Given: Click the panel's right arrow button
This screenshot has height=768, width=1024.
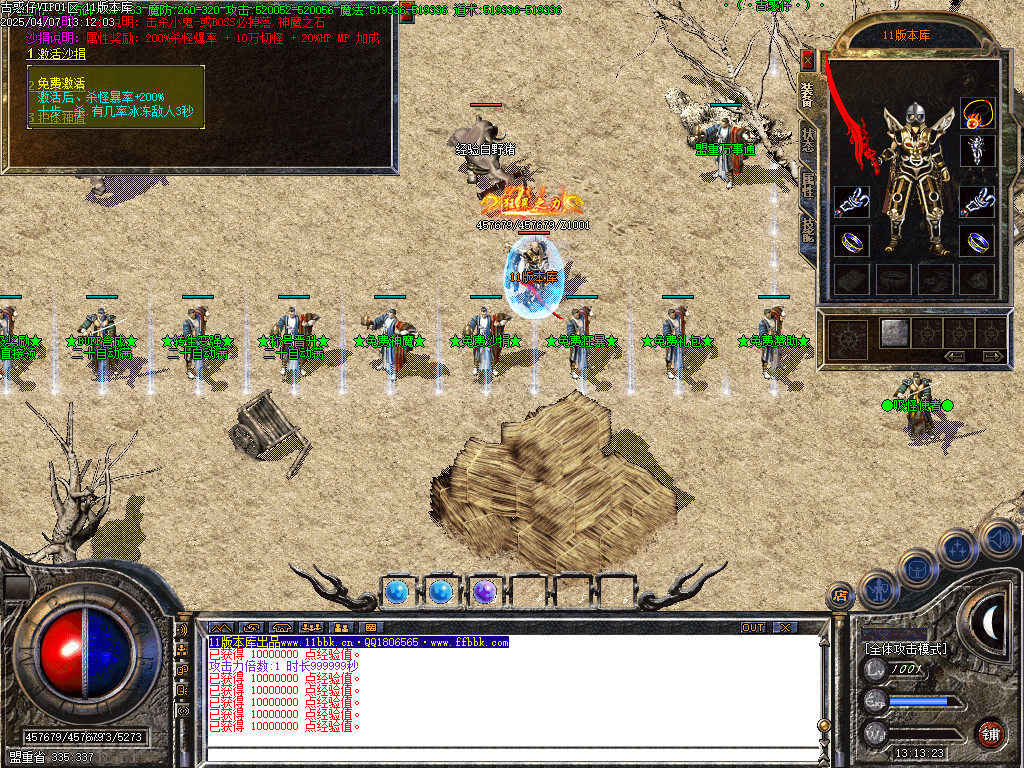Looking at the screenshot, I should coord(992,356).
